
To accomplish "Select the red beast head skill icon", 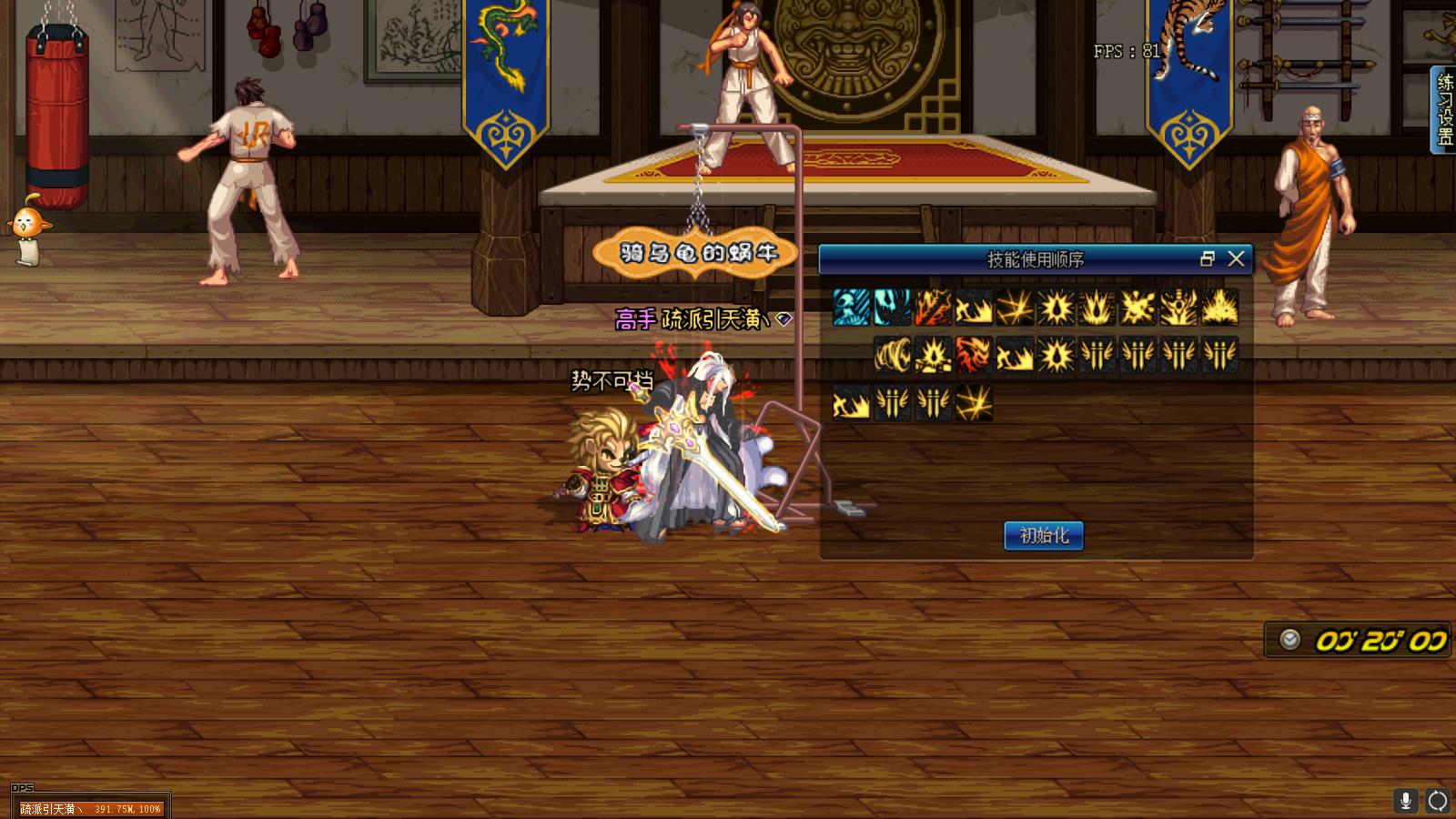I will [975, 355].
